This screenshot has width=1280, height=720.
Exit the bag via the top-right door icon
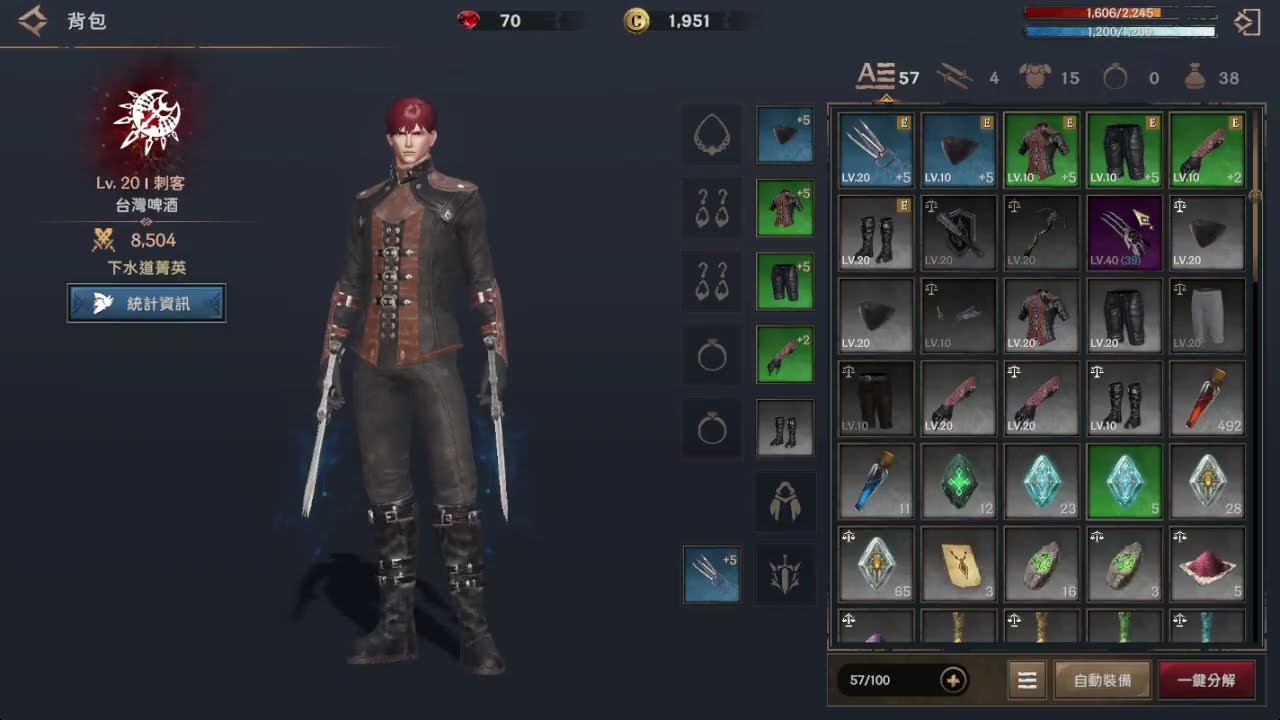click(1247, 23)
